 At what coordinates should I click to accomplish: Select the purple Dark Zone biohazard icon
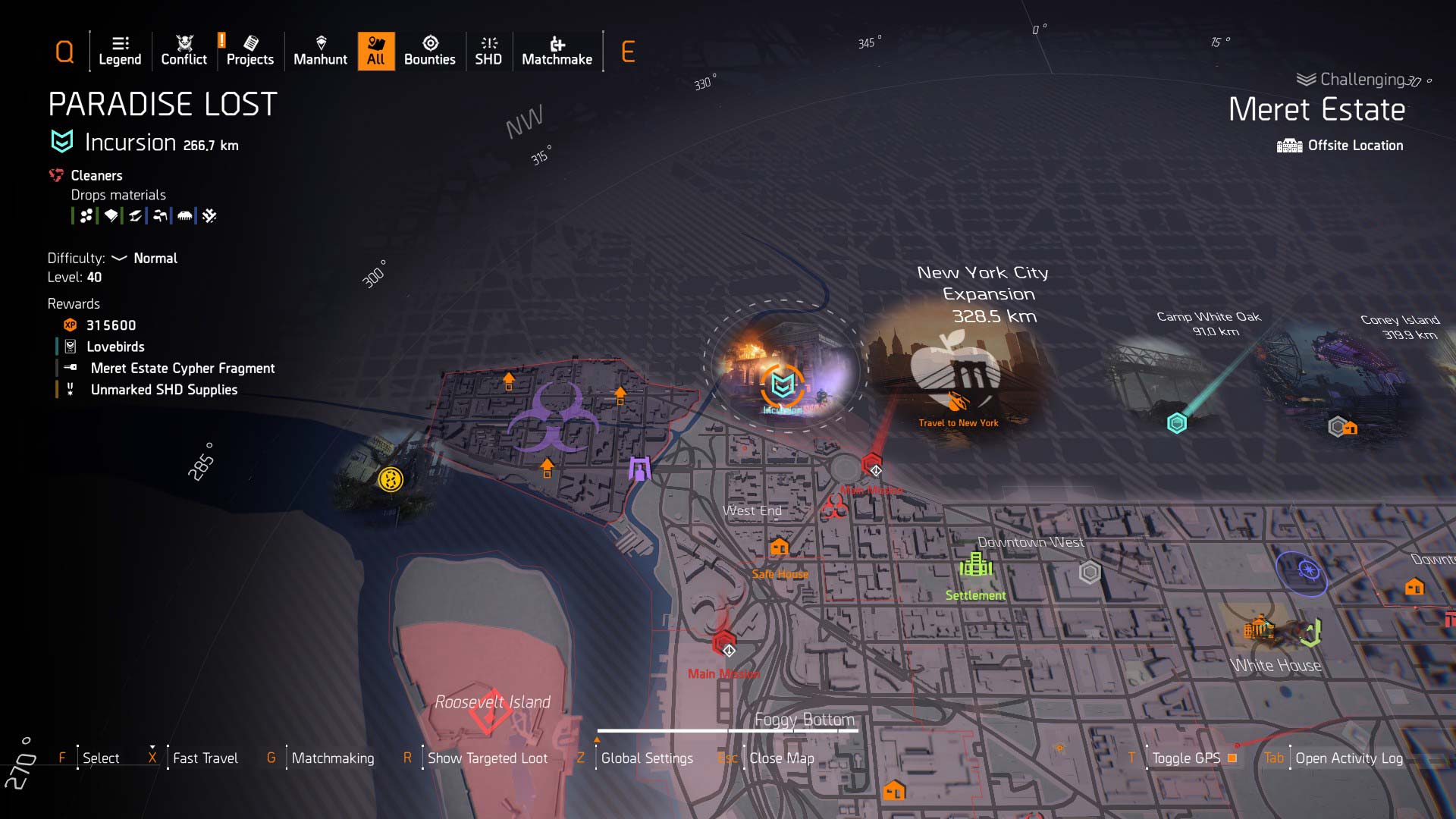(x=554, y=417)
